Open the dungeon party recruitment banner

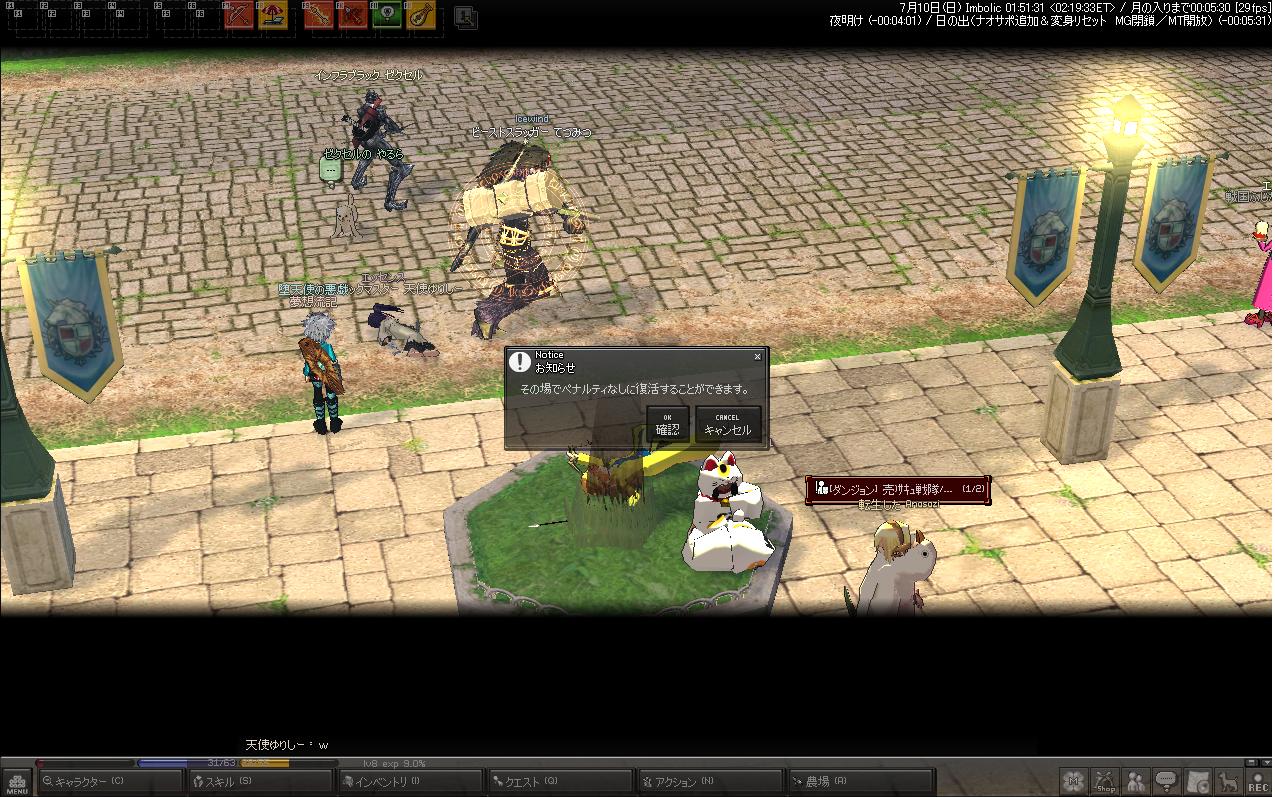(x=898, y=489)
